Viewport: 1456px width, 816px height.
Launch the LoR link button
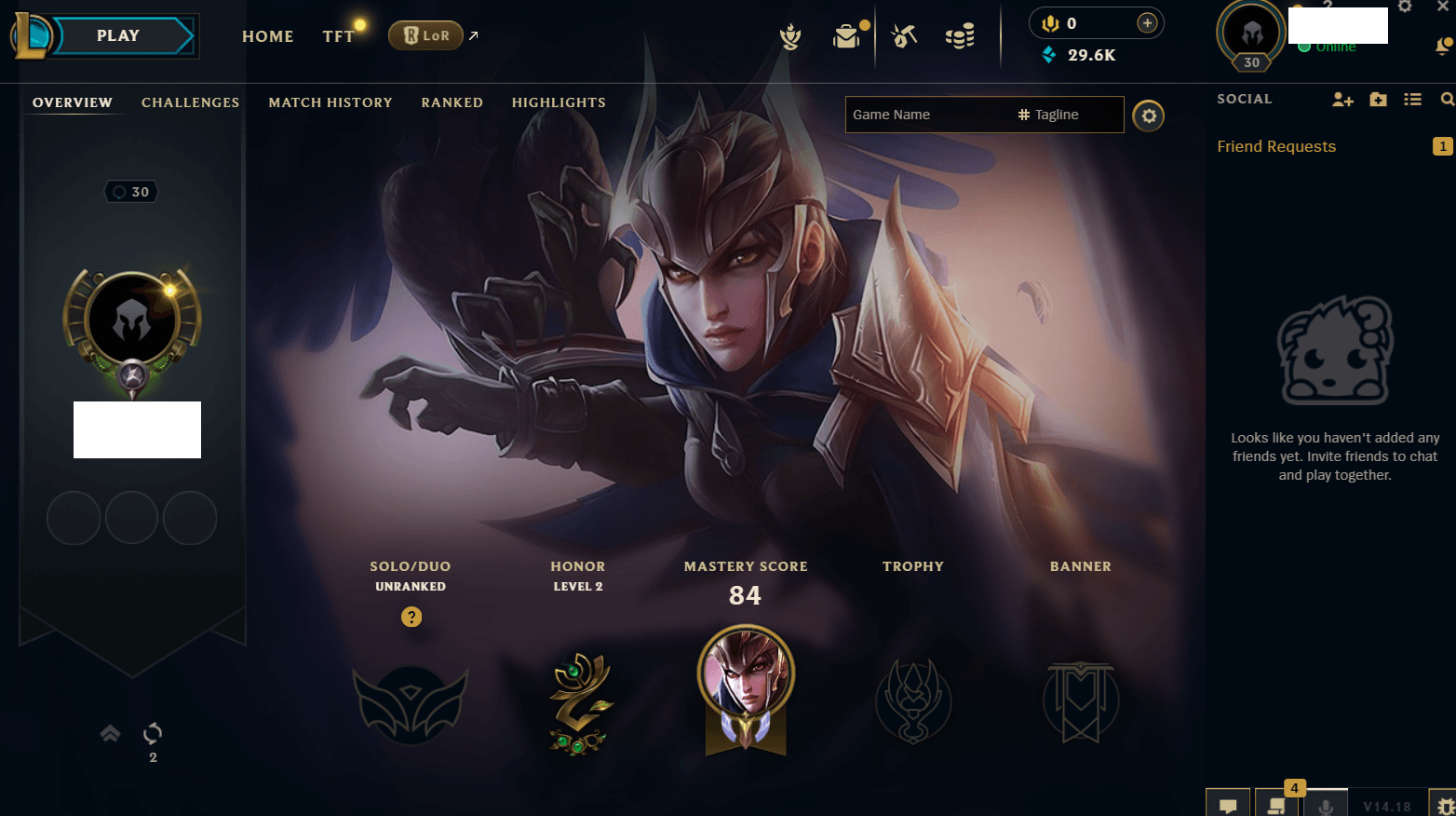pyautogui.click(x=426, y=35)
